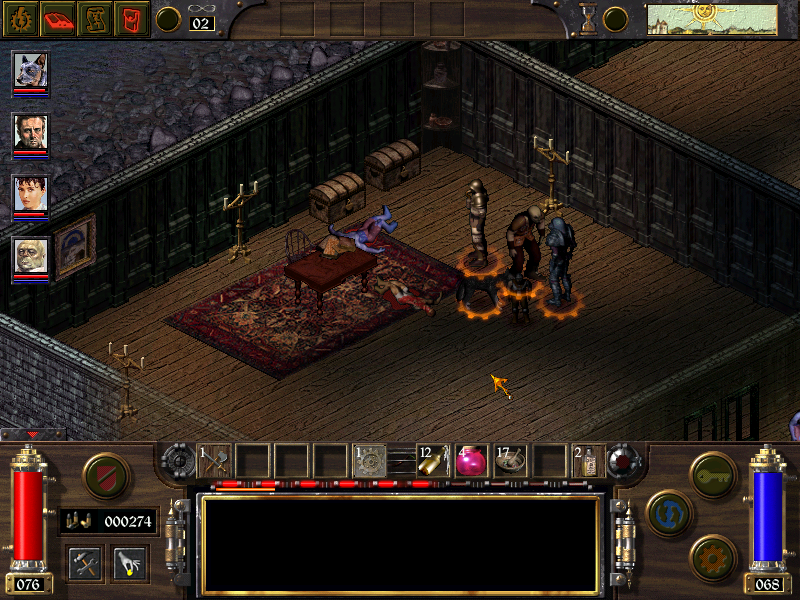800x600 pixels.
Task: Click the blue swirling arrows button
Action: tap(670, 512)
